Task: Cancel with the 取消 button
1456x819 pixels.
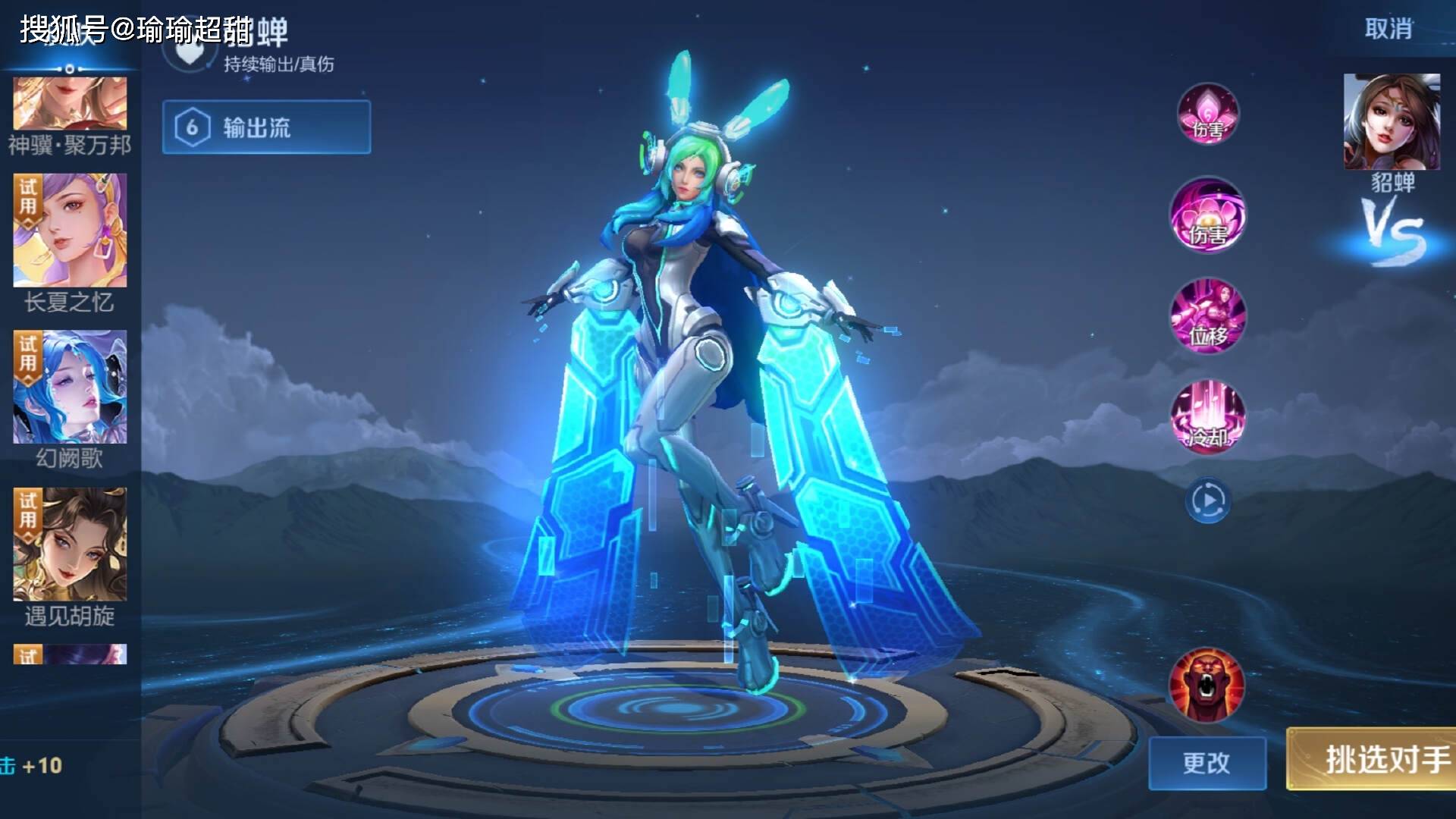Action: tap(1389, 29)
